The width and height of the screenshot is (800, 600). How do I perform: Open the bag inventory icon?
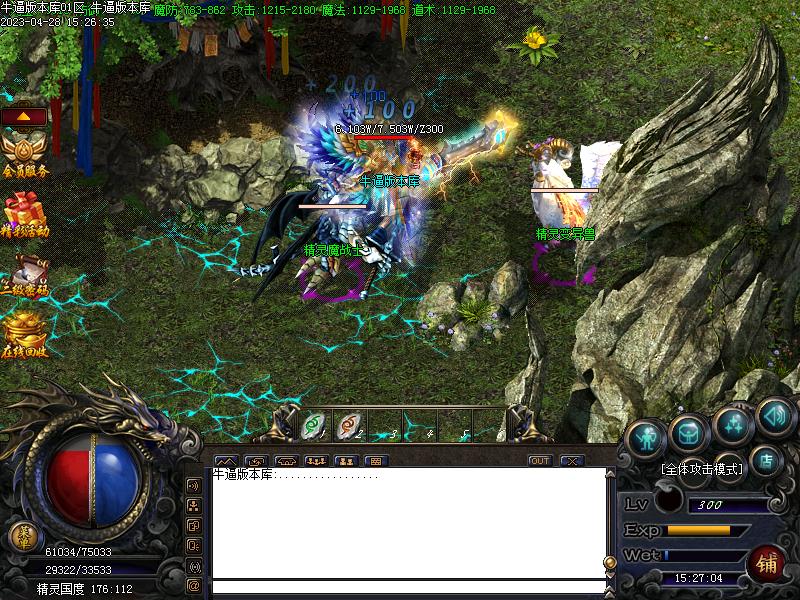(690, 431)
